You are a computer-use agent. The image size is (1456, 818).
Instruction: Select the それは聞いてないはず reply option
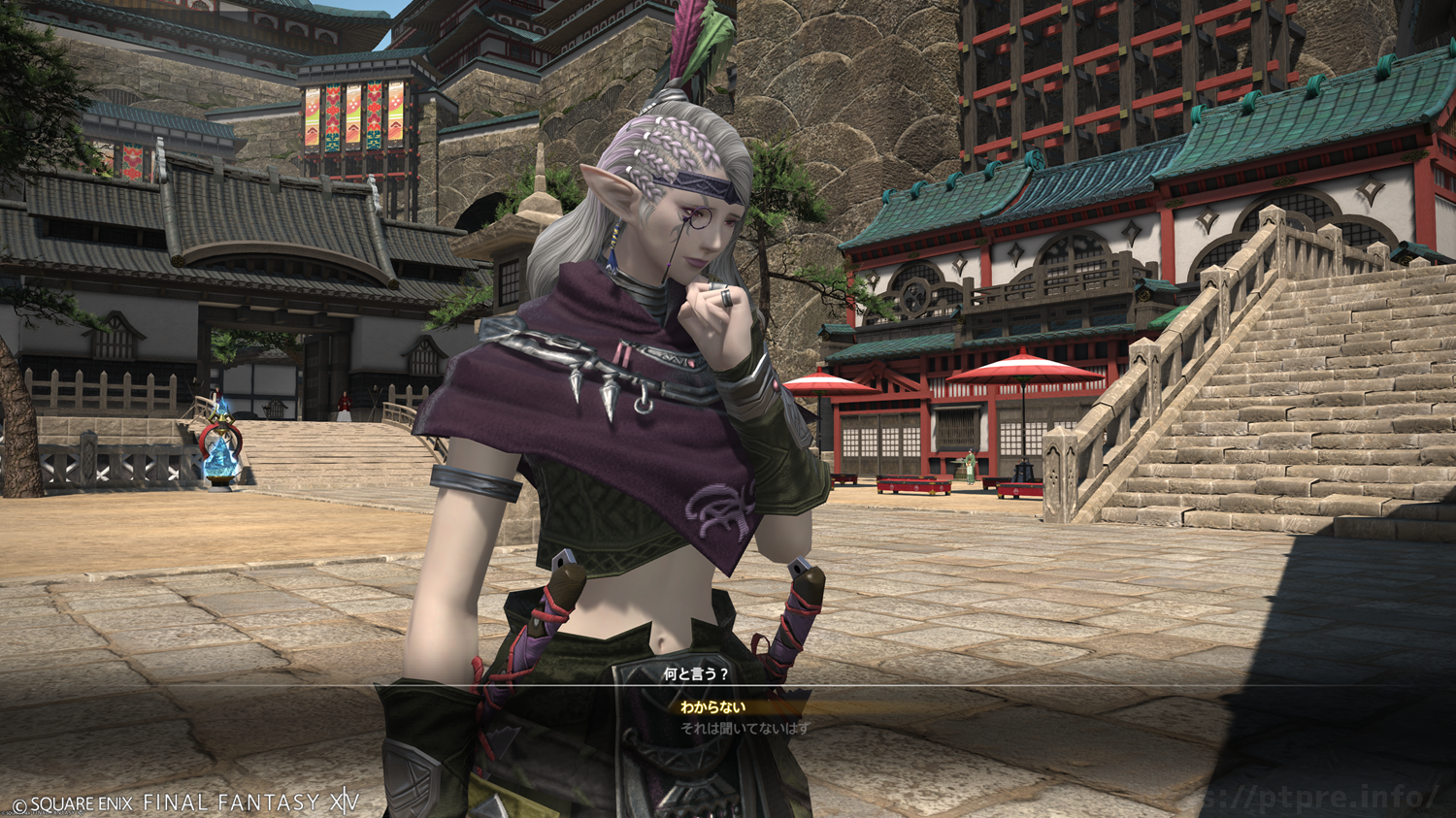pos(745,728)
